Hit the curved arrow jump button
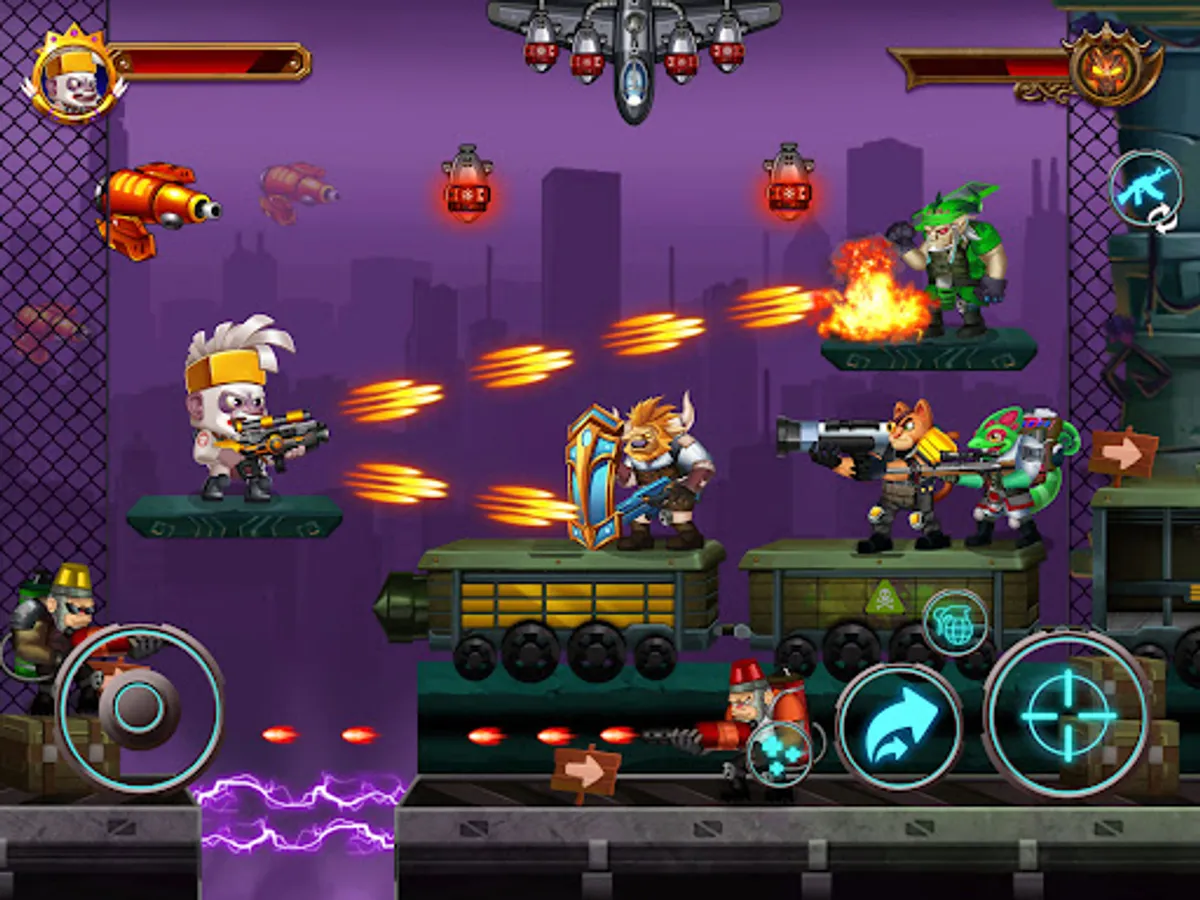This screenshot has height=900, width=1200. click(898, 726)
